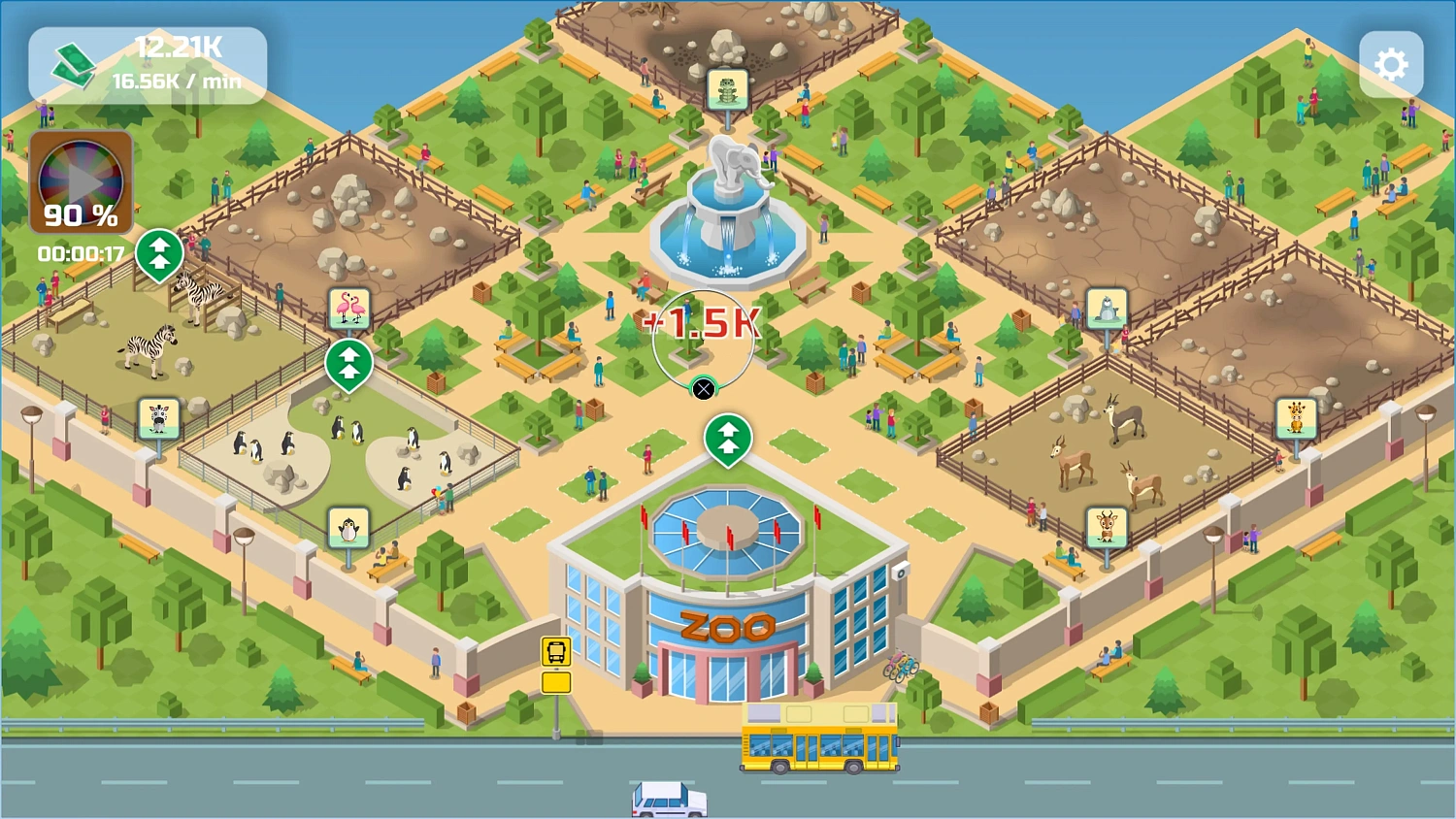Click the small zebra sign near the penguin pen
1456x819 pixels.
click(x=156, y=415)
